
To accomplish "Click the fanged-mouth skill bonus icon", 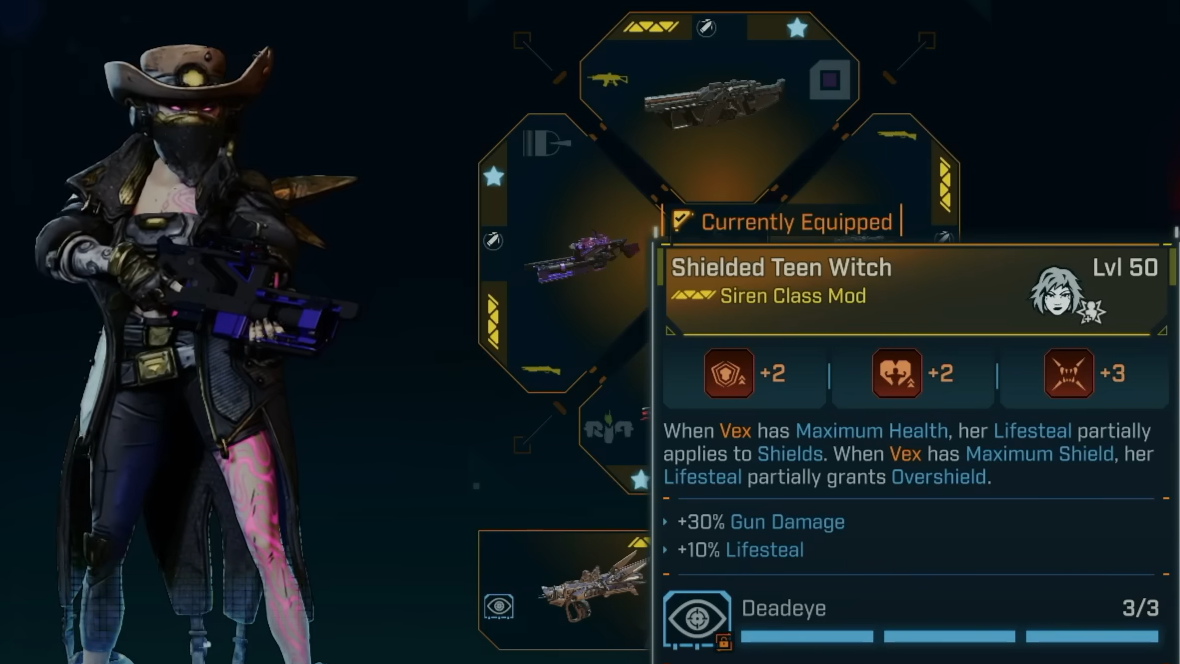I will pos(1069,374).
